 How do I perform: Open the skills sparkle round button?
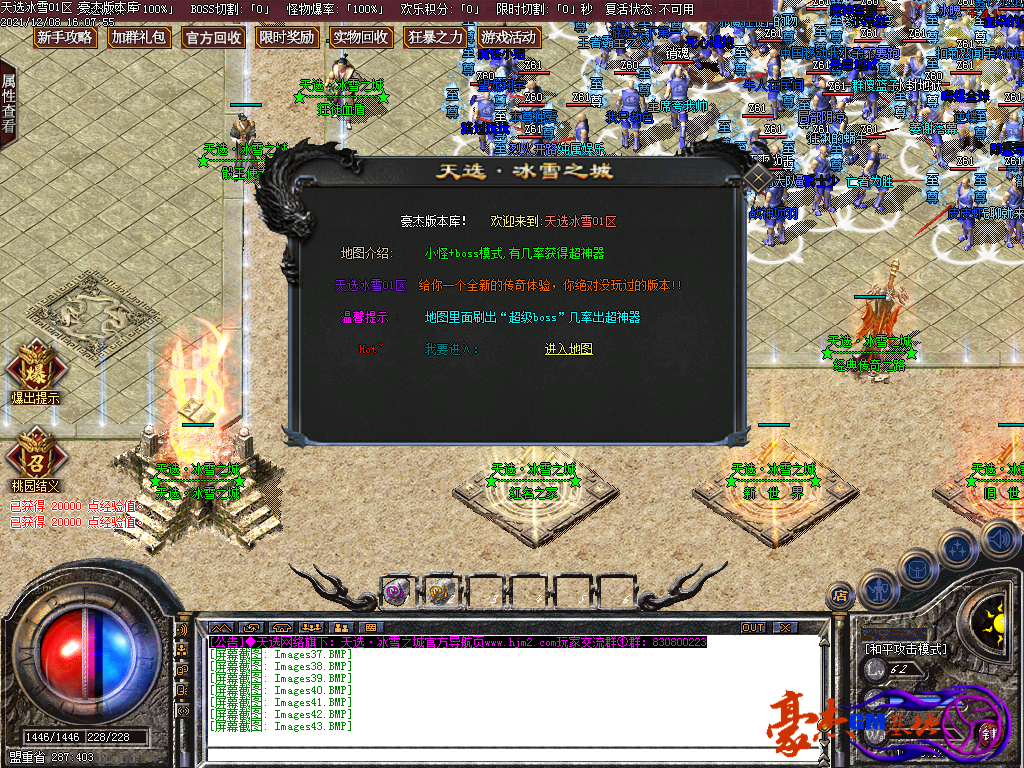tap(957, 548)
